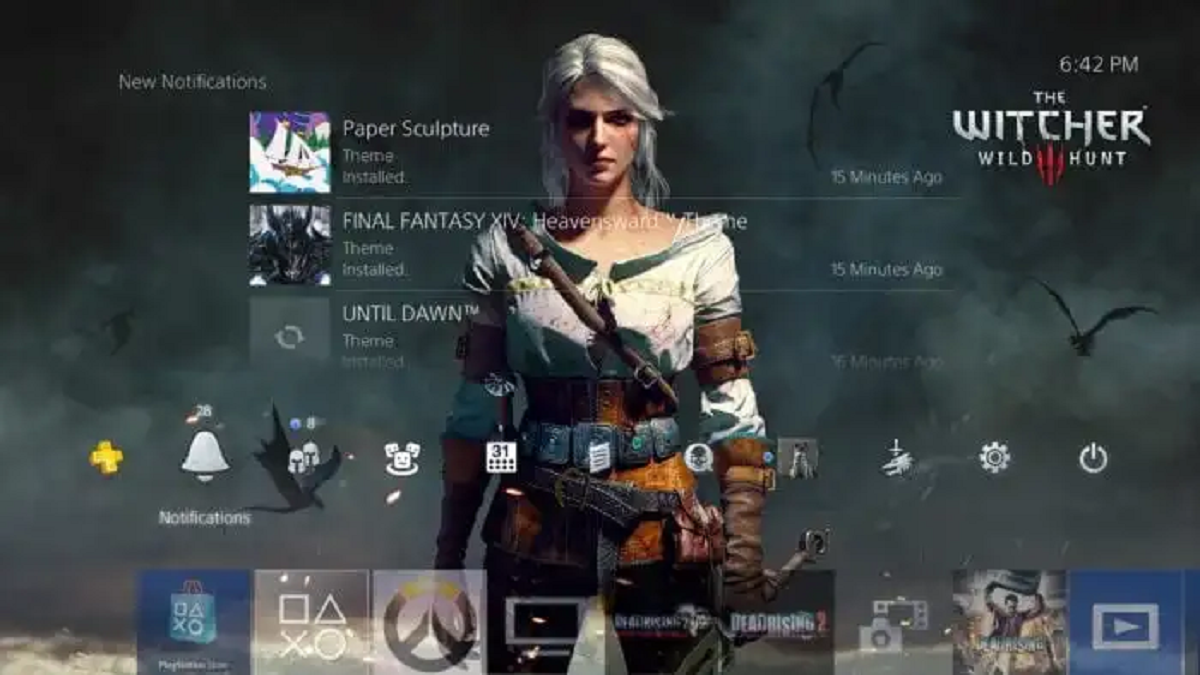Open the Capture Gallery camera tile

click(894, 621)
